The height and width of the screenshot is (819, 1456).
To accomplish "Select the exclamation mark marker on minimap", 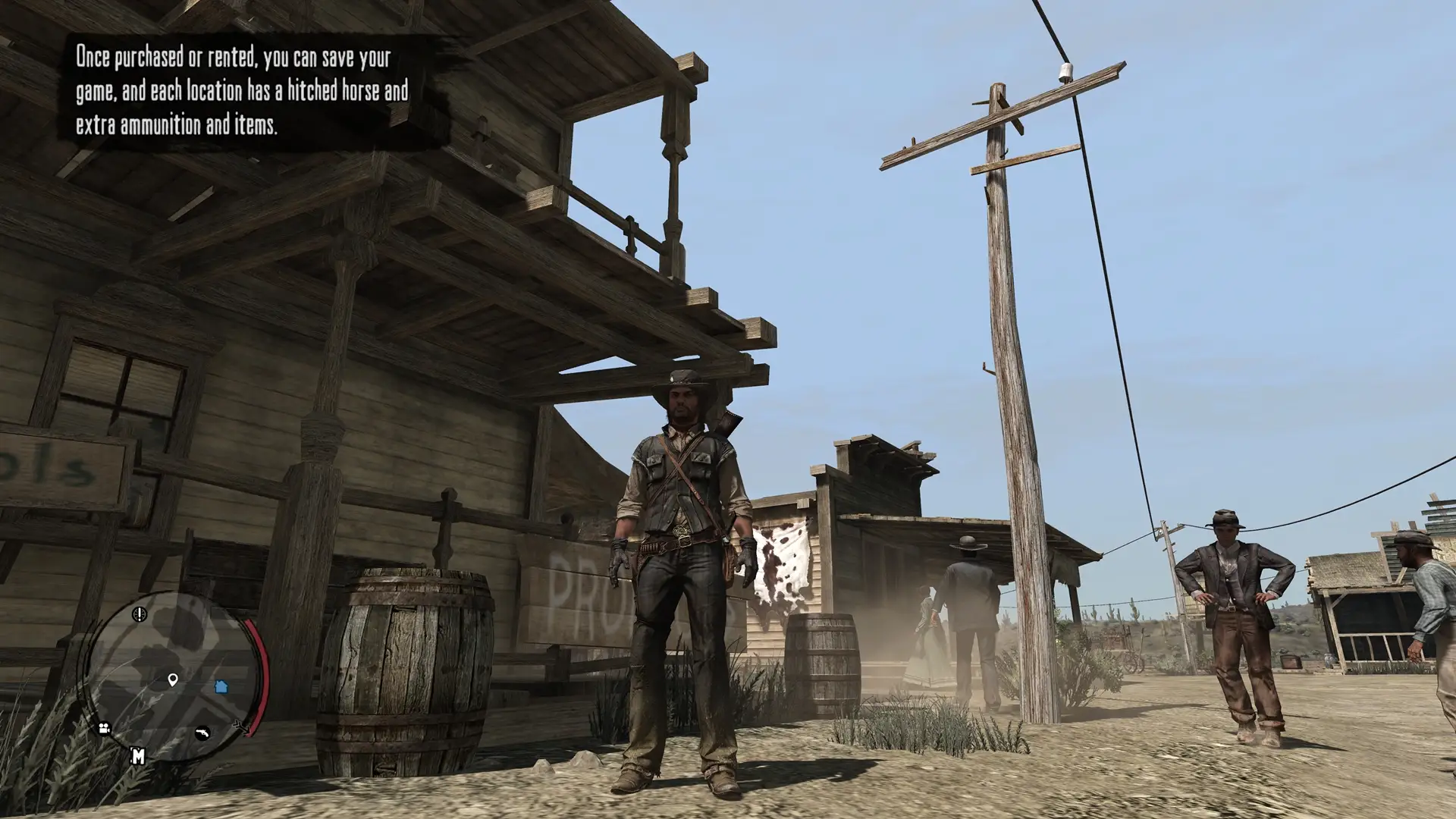I will coord(139,613).
